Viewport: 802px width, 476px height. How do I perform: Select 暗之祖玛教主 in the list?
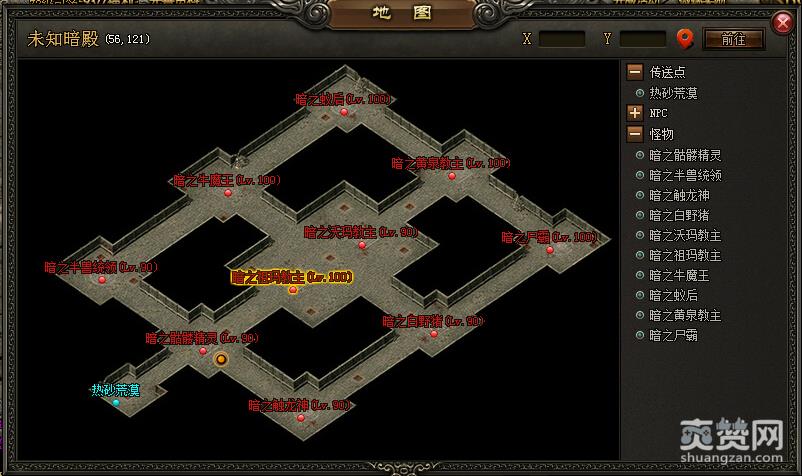click(x=684, y=255)
